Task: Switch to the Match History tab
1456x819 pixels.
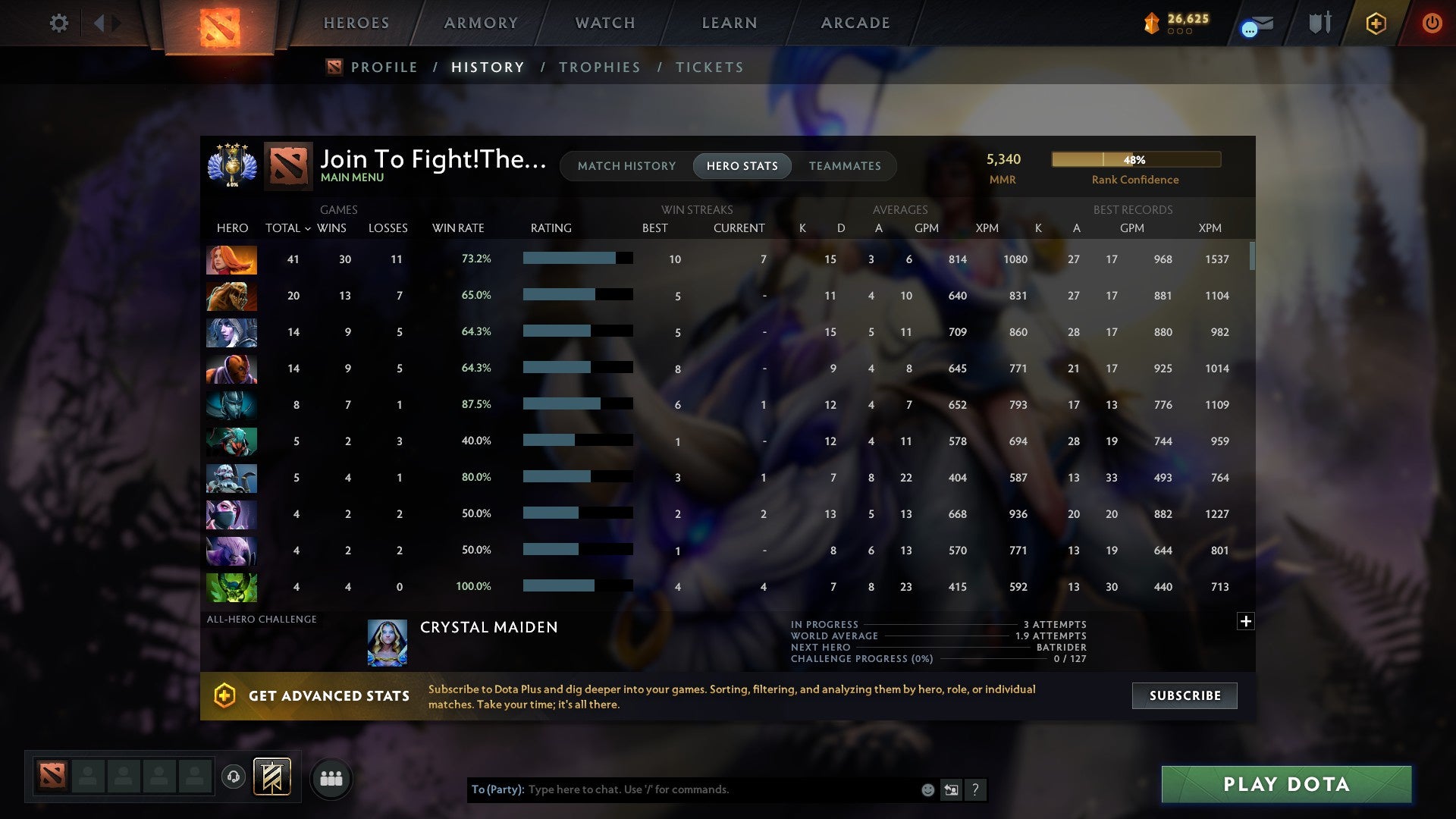Action: click(x=626, y=165)
